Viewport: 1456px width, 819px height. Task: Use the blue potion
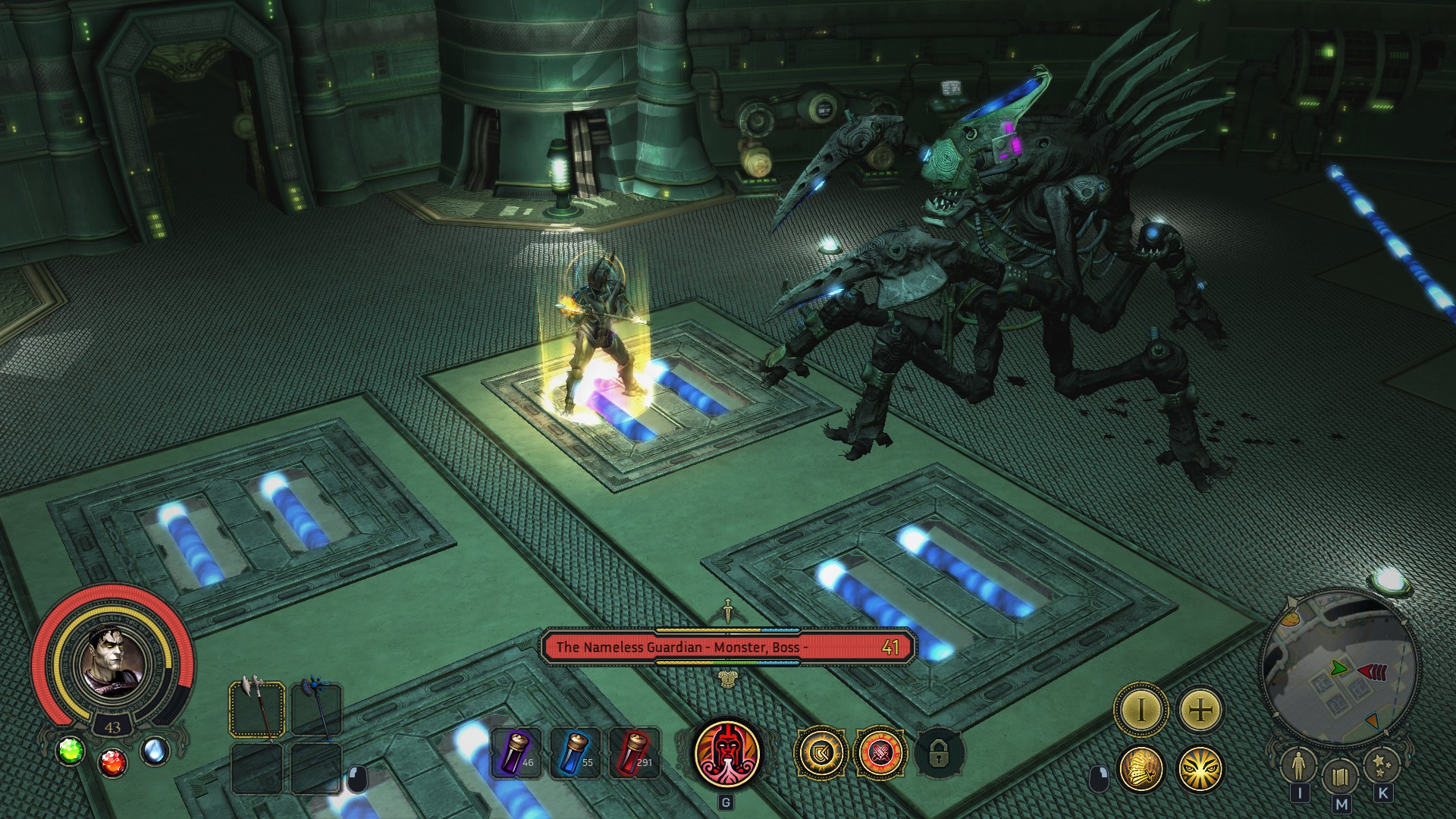tap(576, 754)
